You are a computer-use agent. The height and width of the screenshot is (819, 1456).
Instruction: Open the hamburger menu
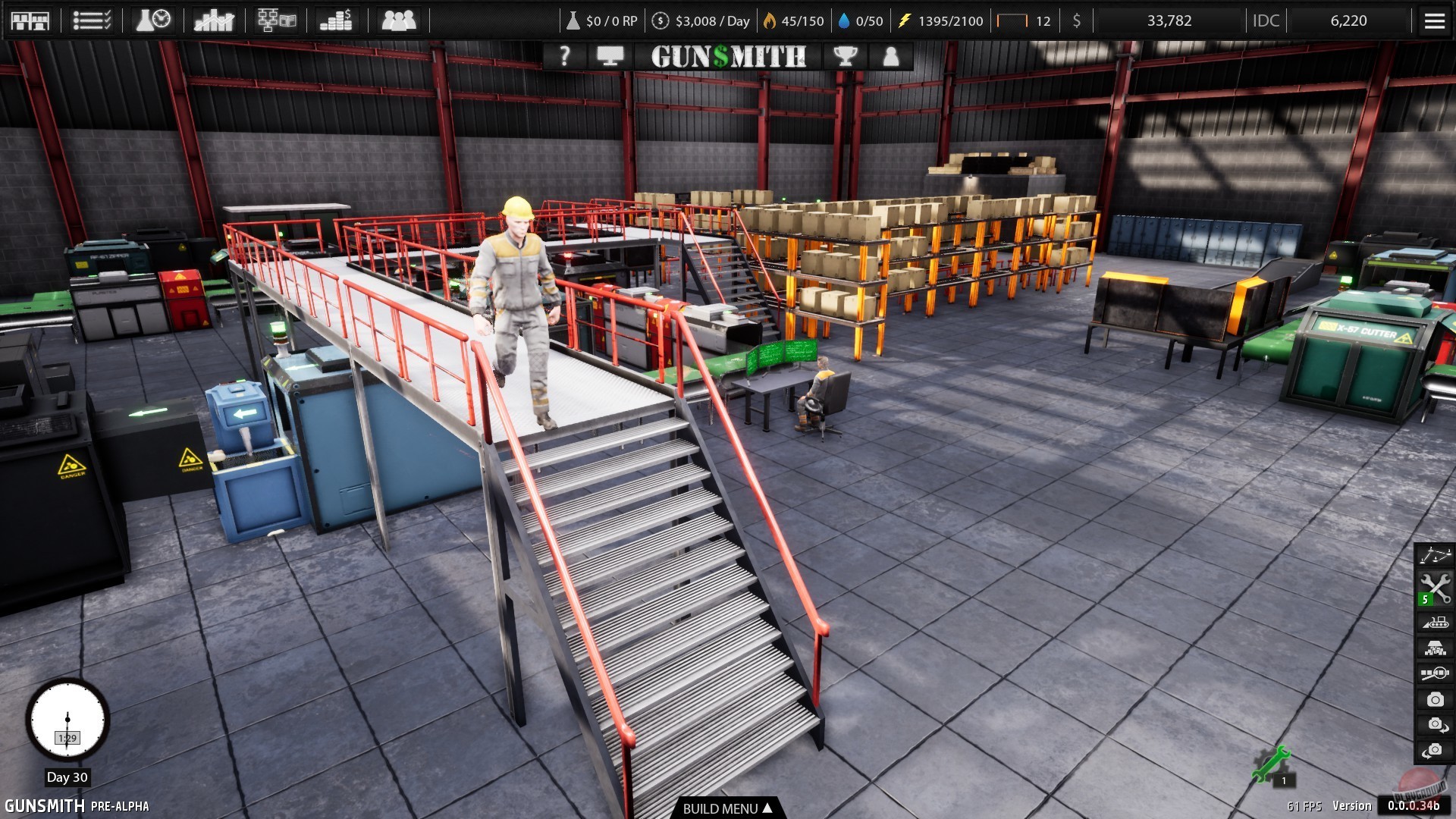pos(1433,20)
